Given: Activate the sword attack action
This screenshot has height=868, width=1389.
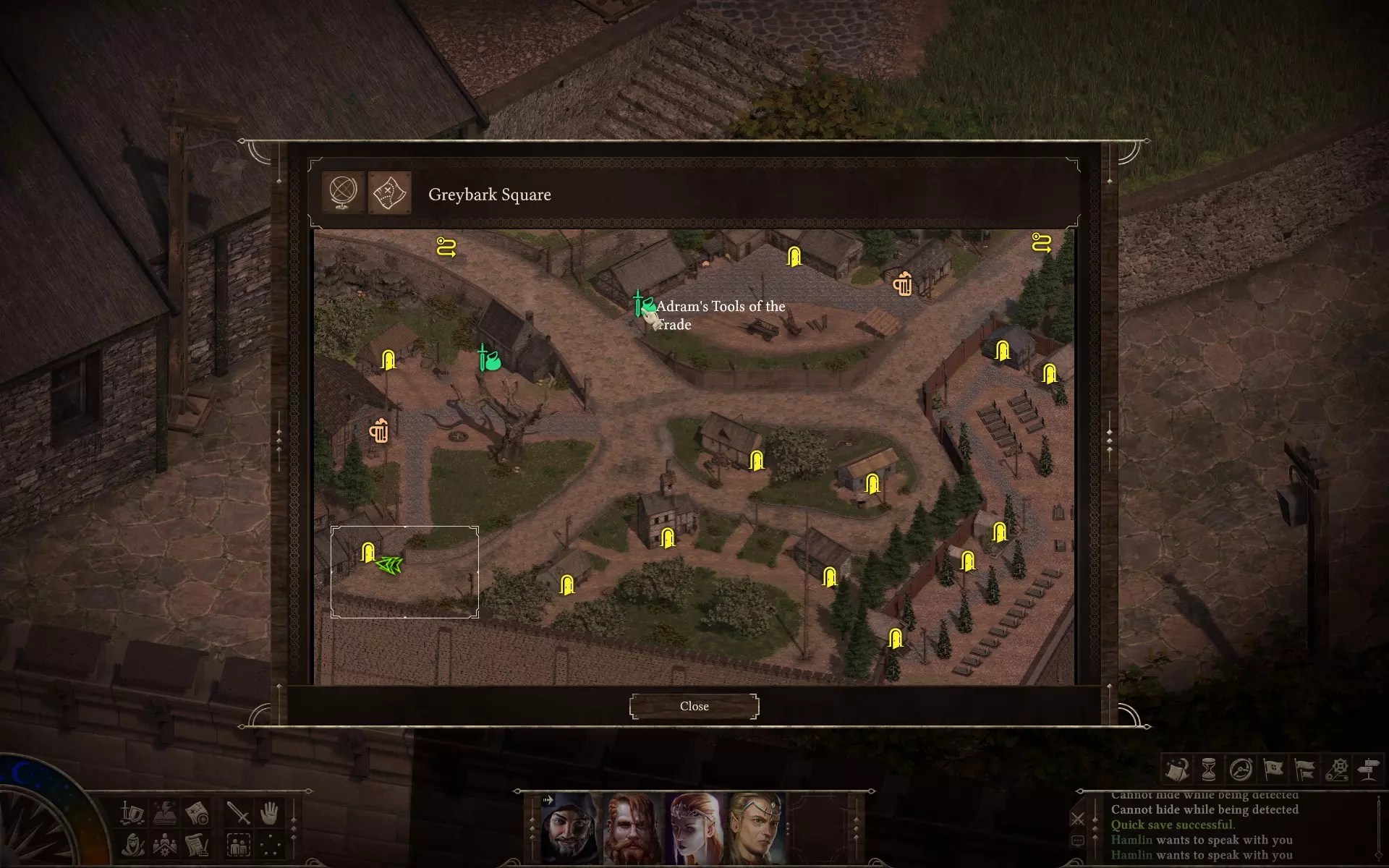Looking at the screenshot, I should pos(238,813).
